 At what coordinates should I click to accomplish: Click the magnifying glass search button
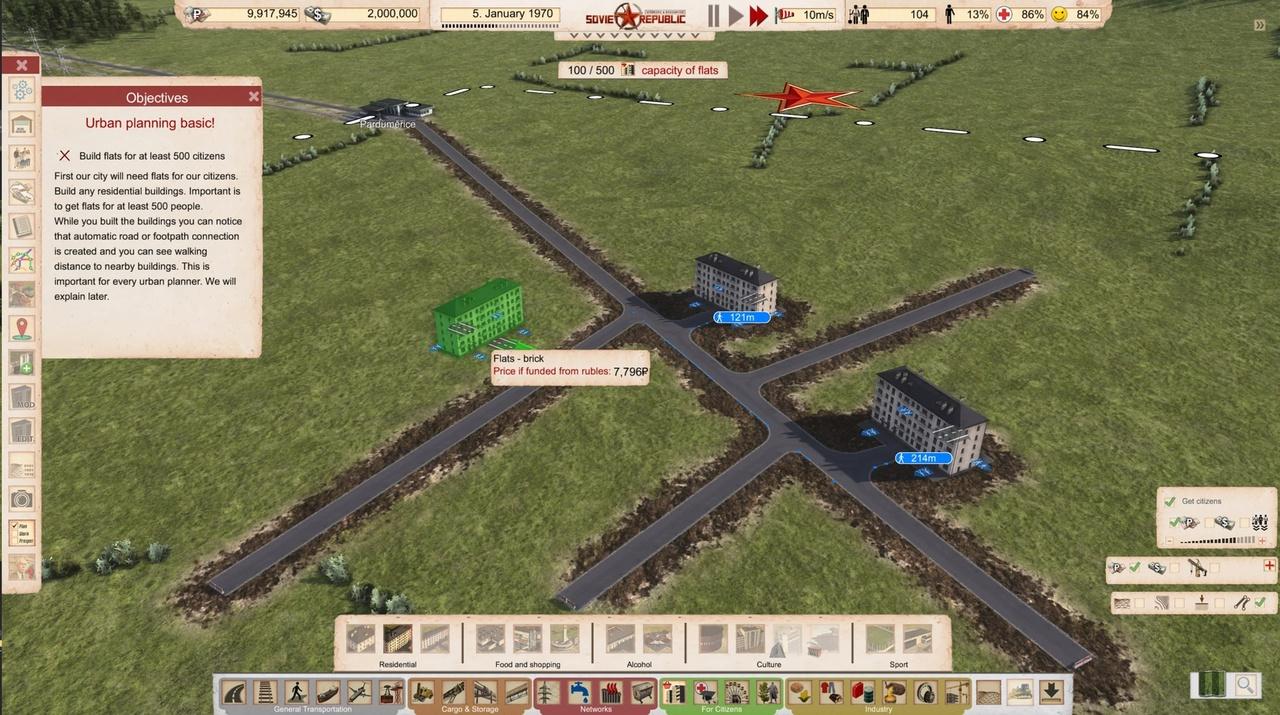pos(1245,685)
